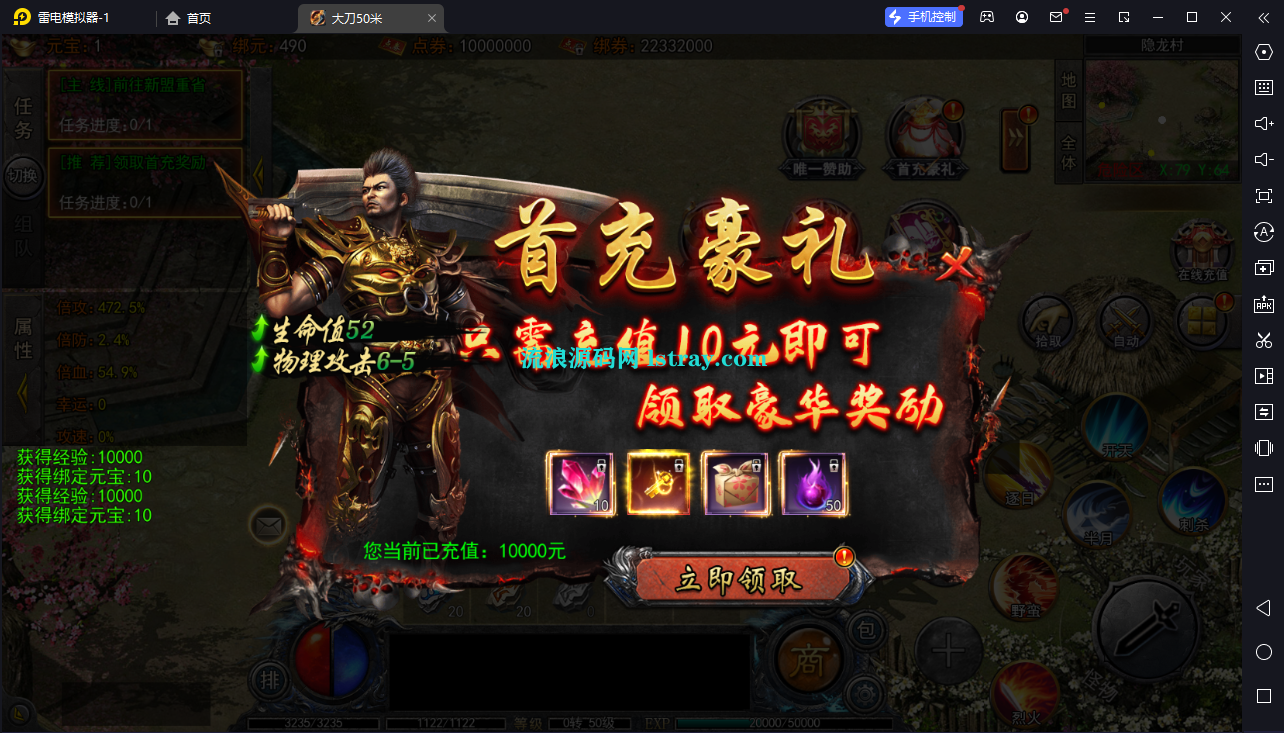Image resolution: width=1284 pixels, height=733 pixels.
Task: Open the settings gear below the backpack
Action: (864, 694)
